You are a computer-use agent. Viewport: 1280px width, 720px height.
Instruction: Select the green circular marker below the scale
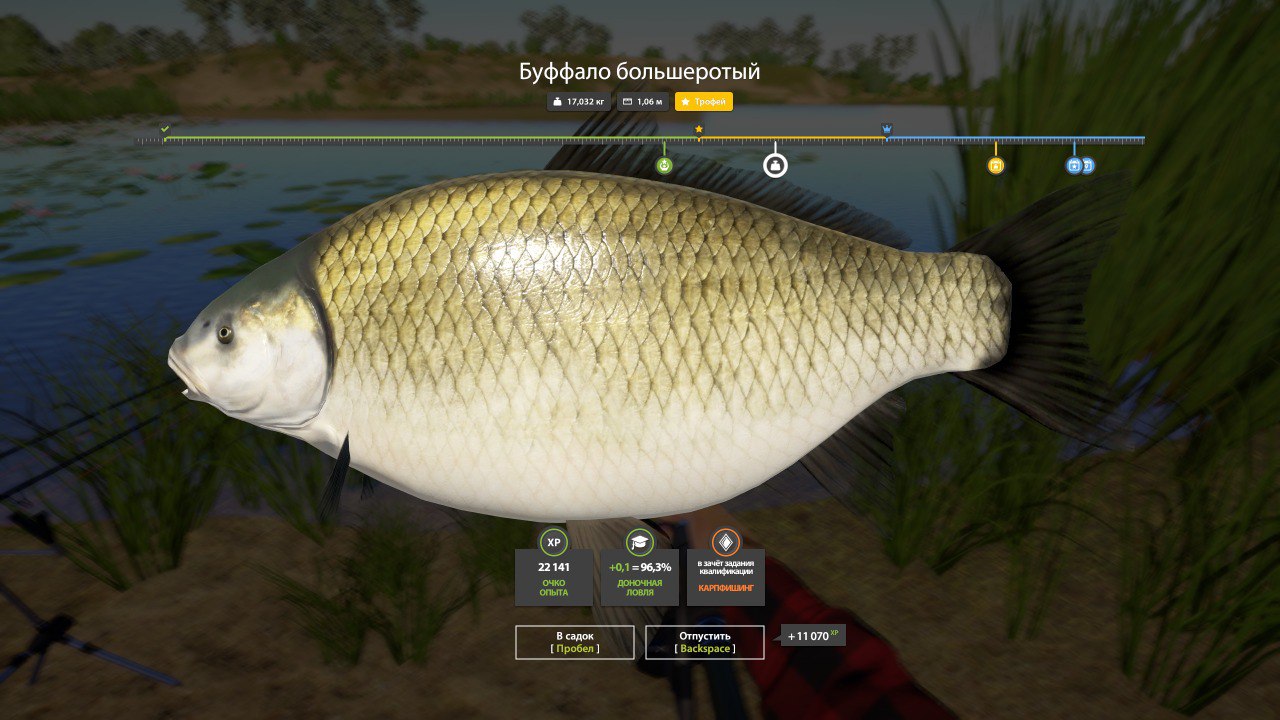click(x=665, y=165)
